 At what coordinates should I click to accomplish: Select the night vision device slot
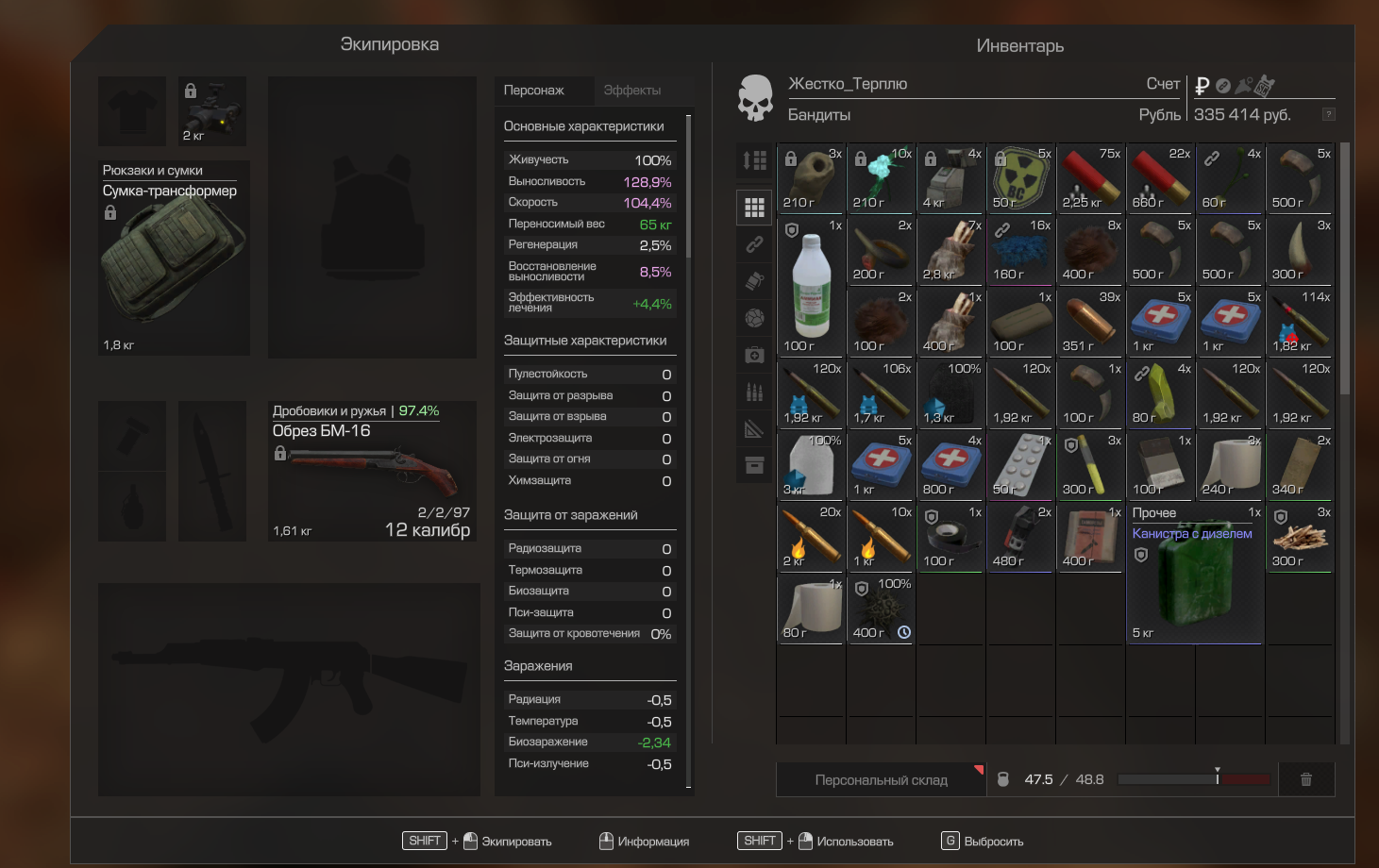[x=212, y=111]
